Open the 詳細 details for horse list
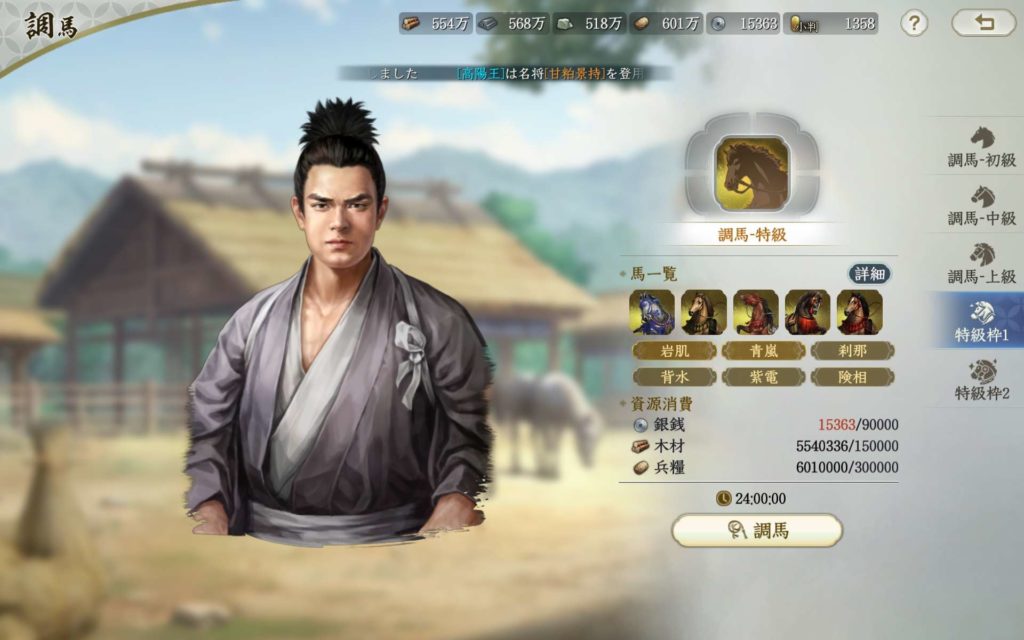This screenshot has height=640, width=1024. pyautogui.click(x=870, y=274)
